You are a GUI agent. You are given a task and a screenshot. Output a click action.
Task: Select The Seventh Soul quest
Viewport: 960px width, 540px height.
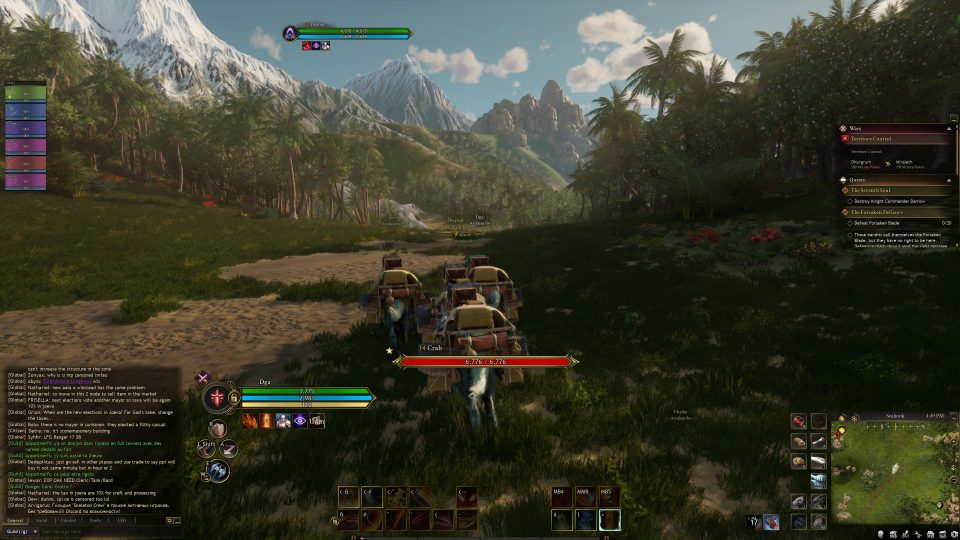coord(873,190)
